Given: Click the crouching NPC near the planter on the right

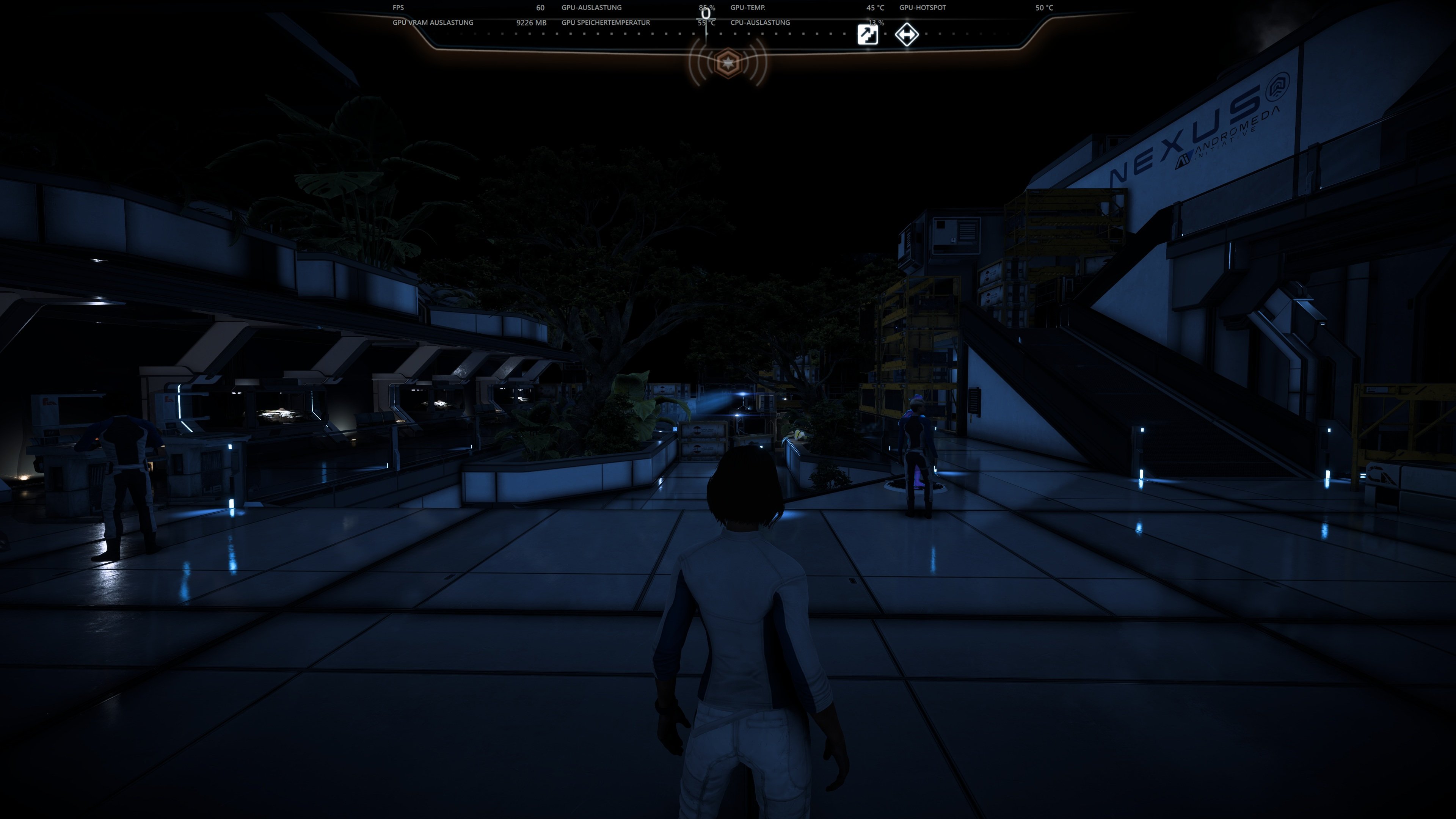Looking at the screenshot, I should coord(917,452).
